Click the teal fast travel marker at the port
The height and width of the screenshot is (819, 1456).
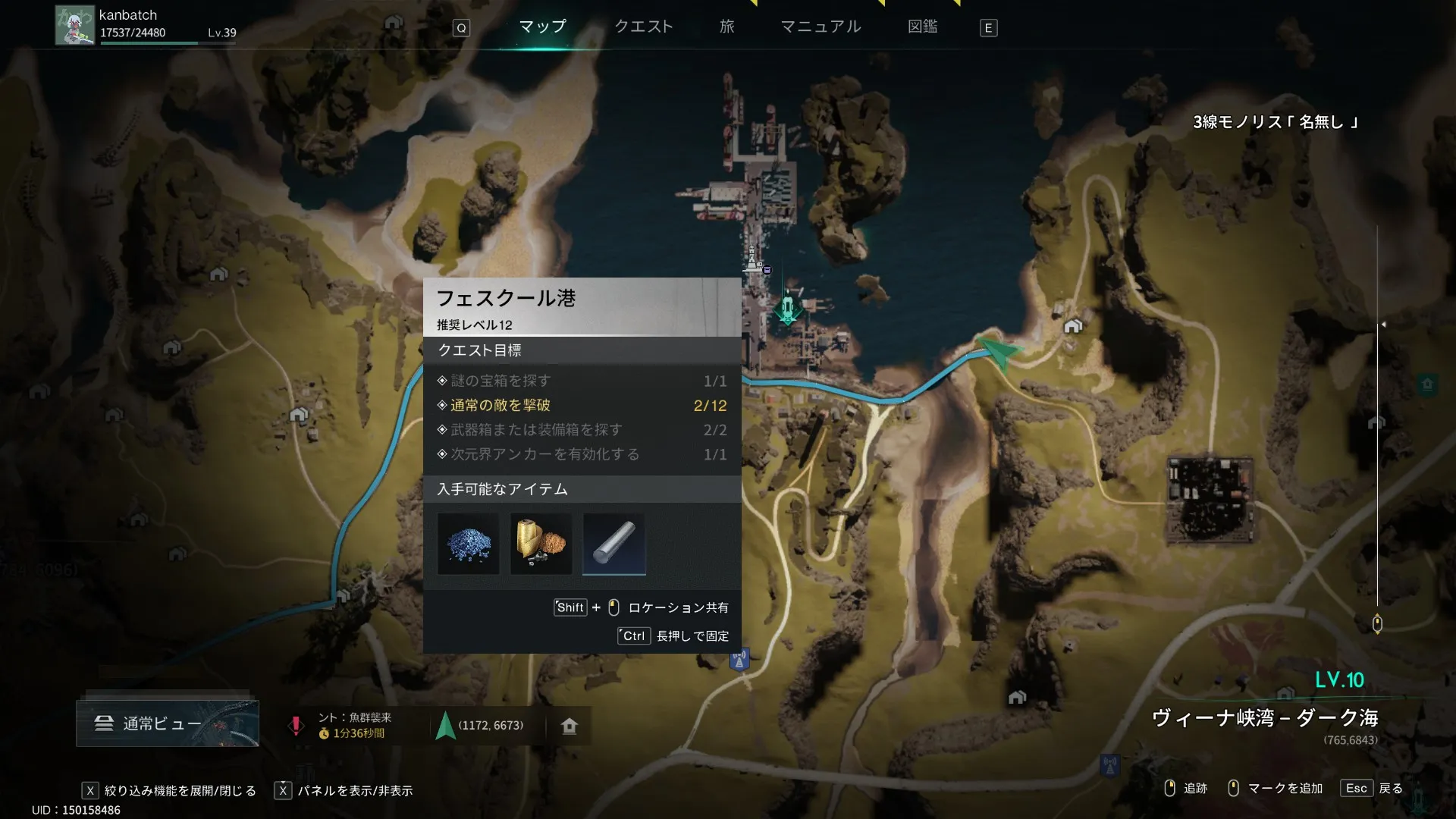coord(787,309)
